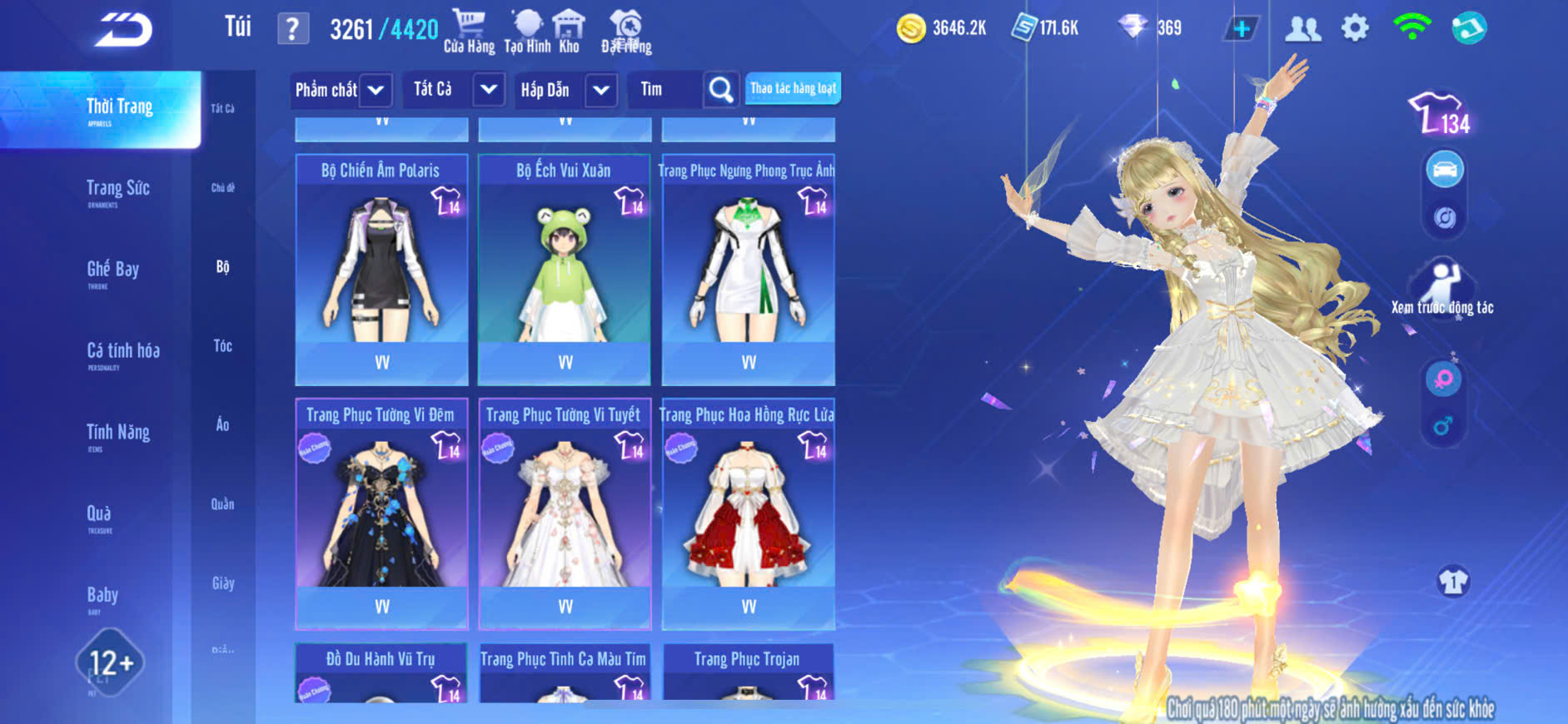
Task: Add diamonds with the plus button
Action: (x=1241, y=28)
